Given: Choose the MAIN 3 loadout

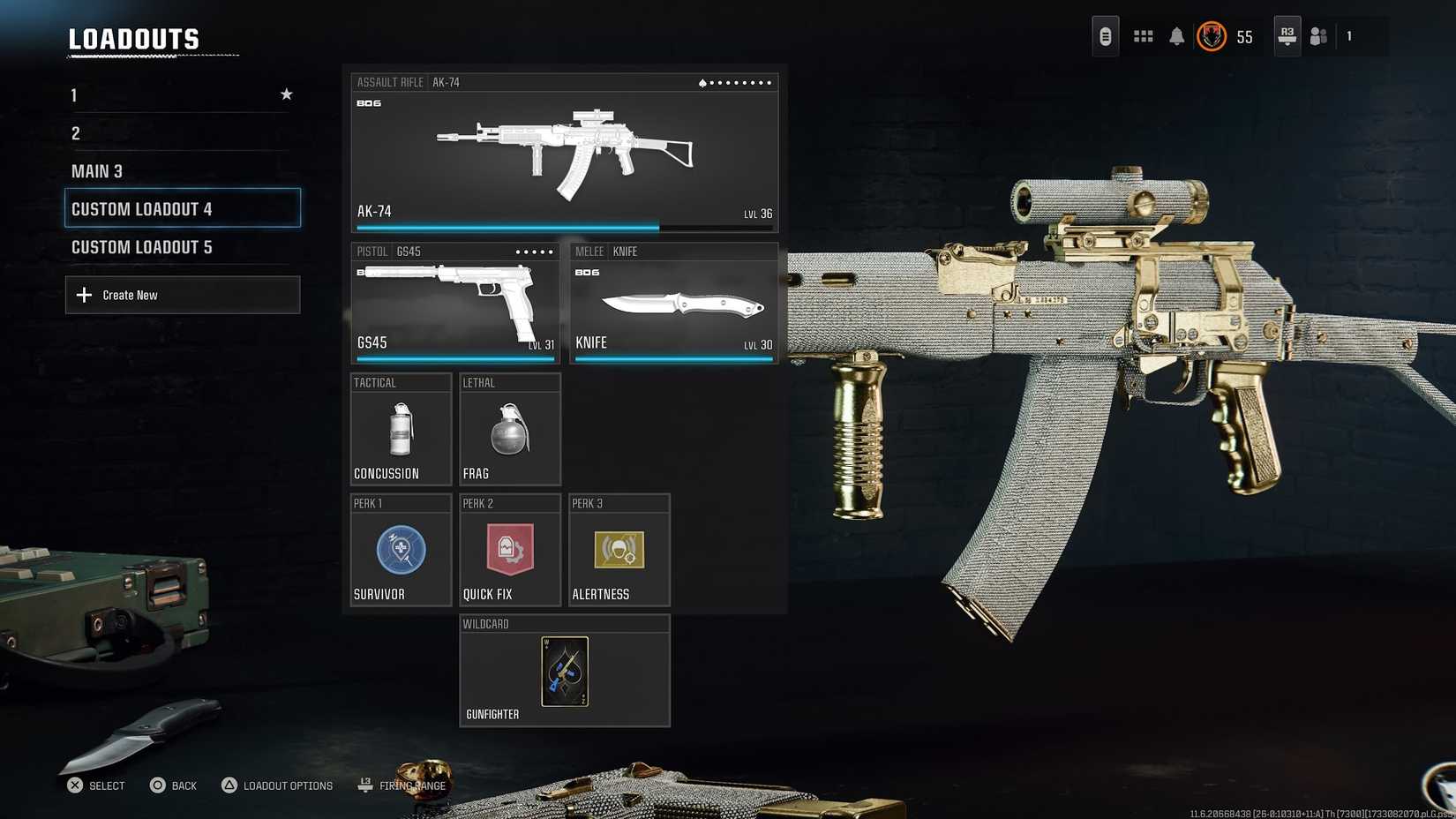Looking at the screenshot, I should (181, 171).
